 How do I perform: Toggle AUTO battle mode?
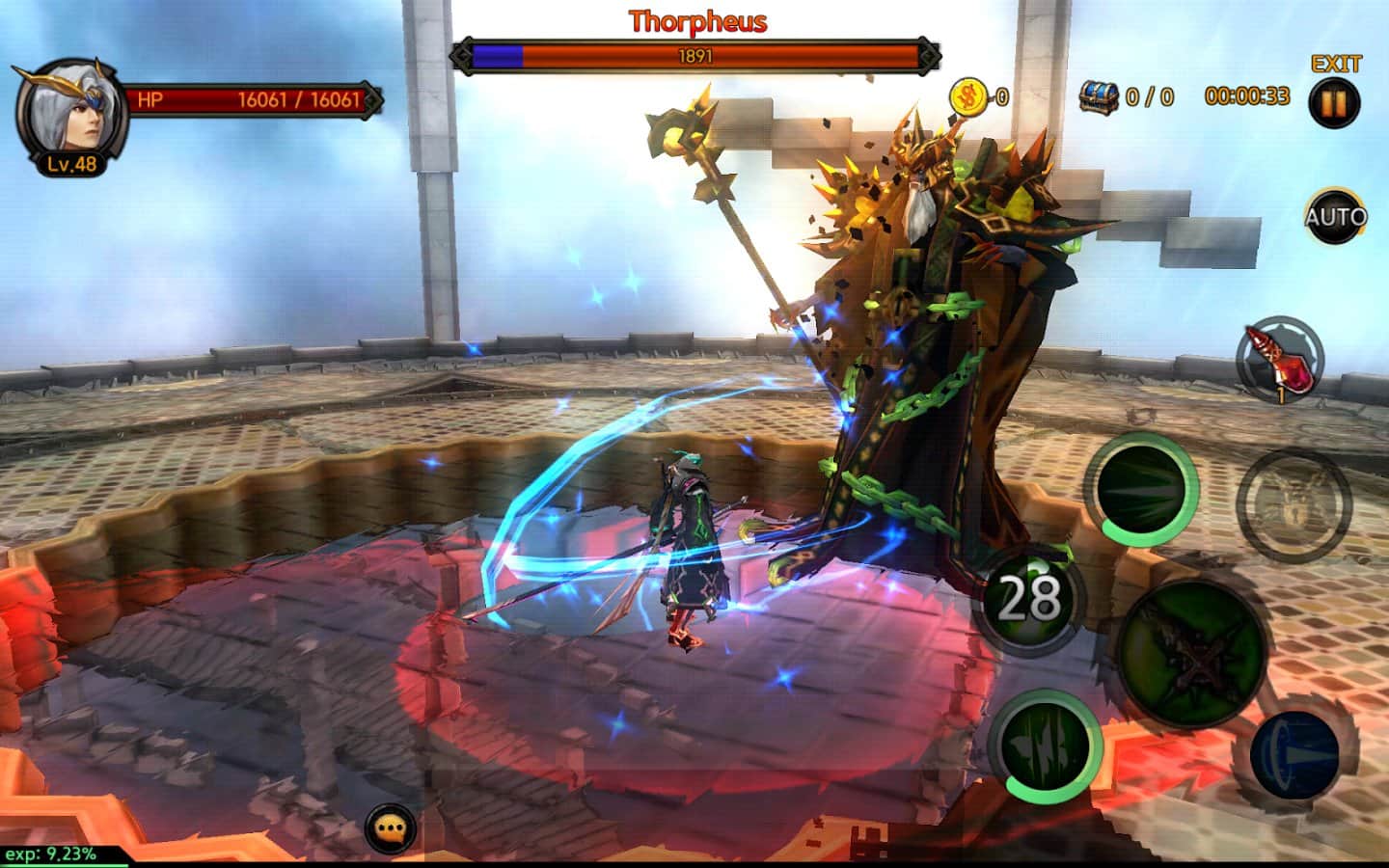1335,216
